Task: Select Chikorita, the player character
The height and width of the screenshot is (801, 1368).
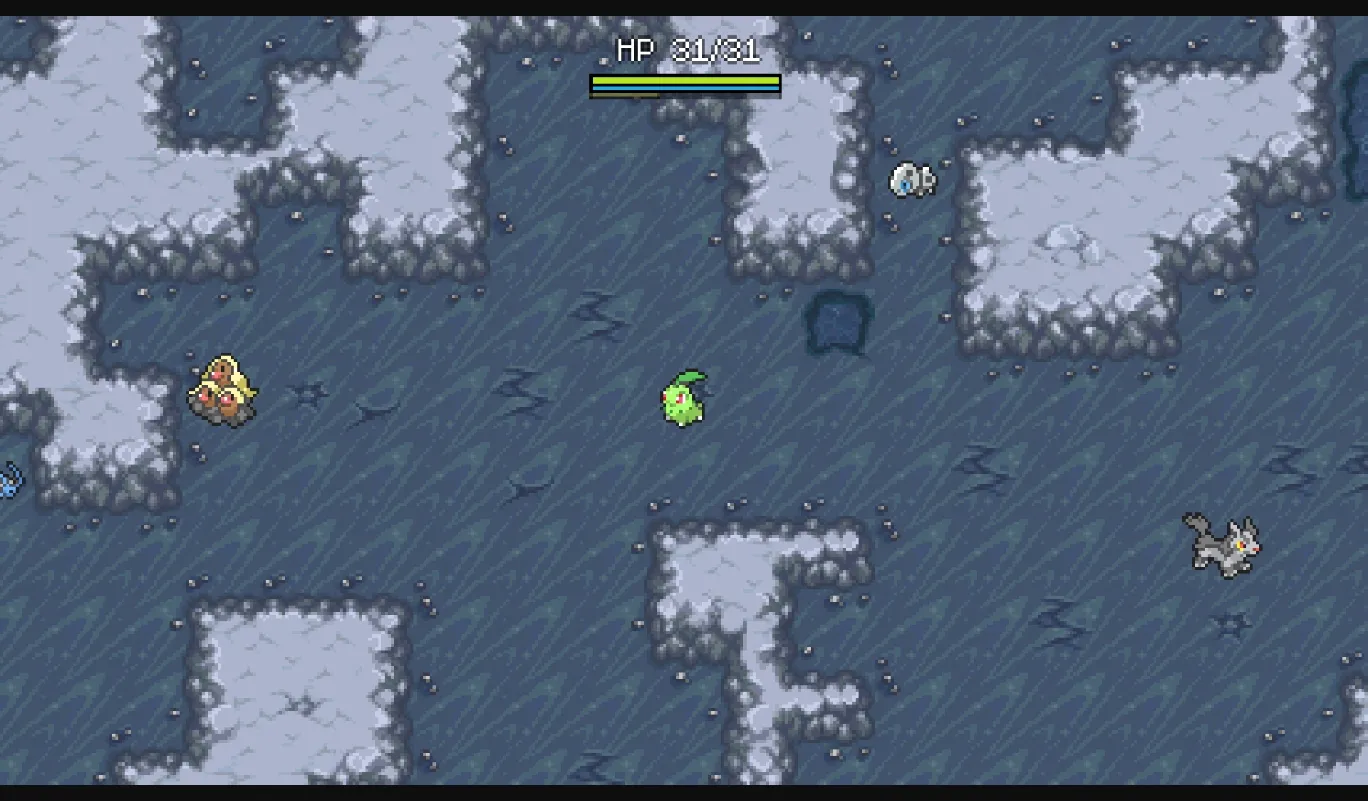Action: 685,400
